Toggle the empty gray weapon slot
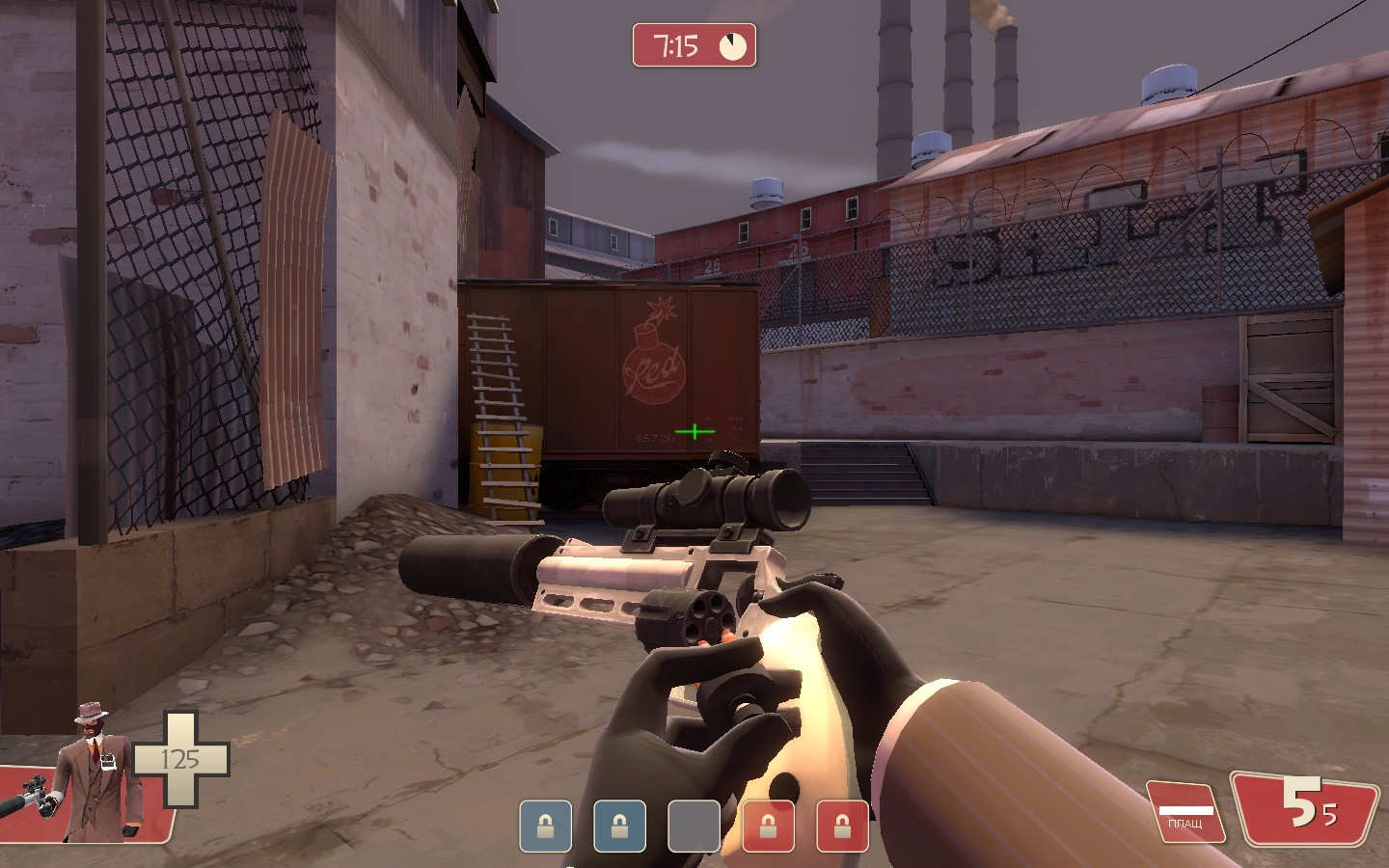Viewport: 1389px width, 868px height. [x=694, y=825]
